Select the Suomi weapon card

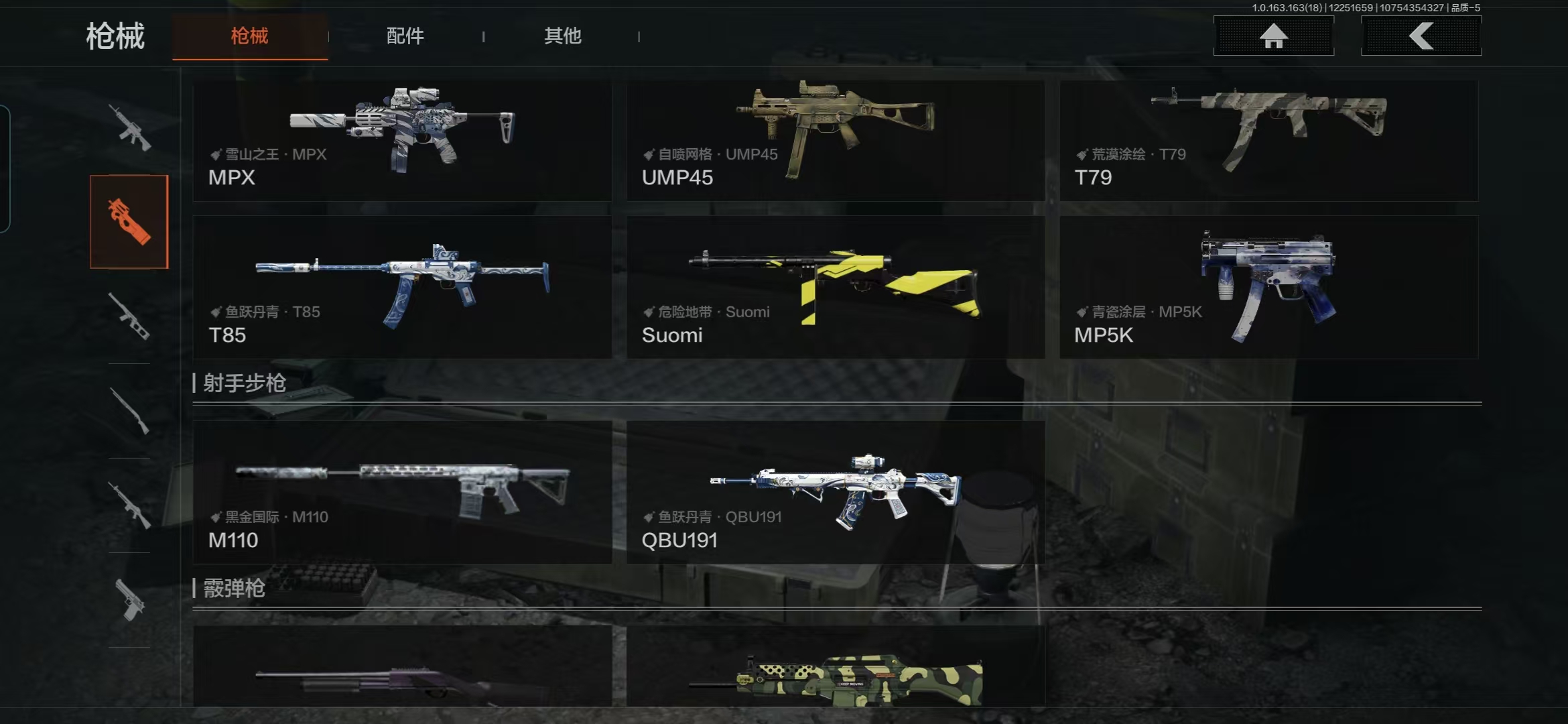click(x=836, y=287)
